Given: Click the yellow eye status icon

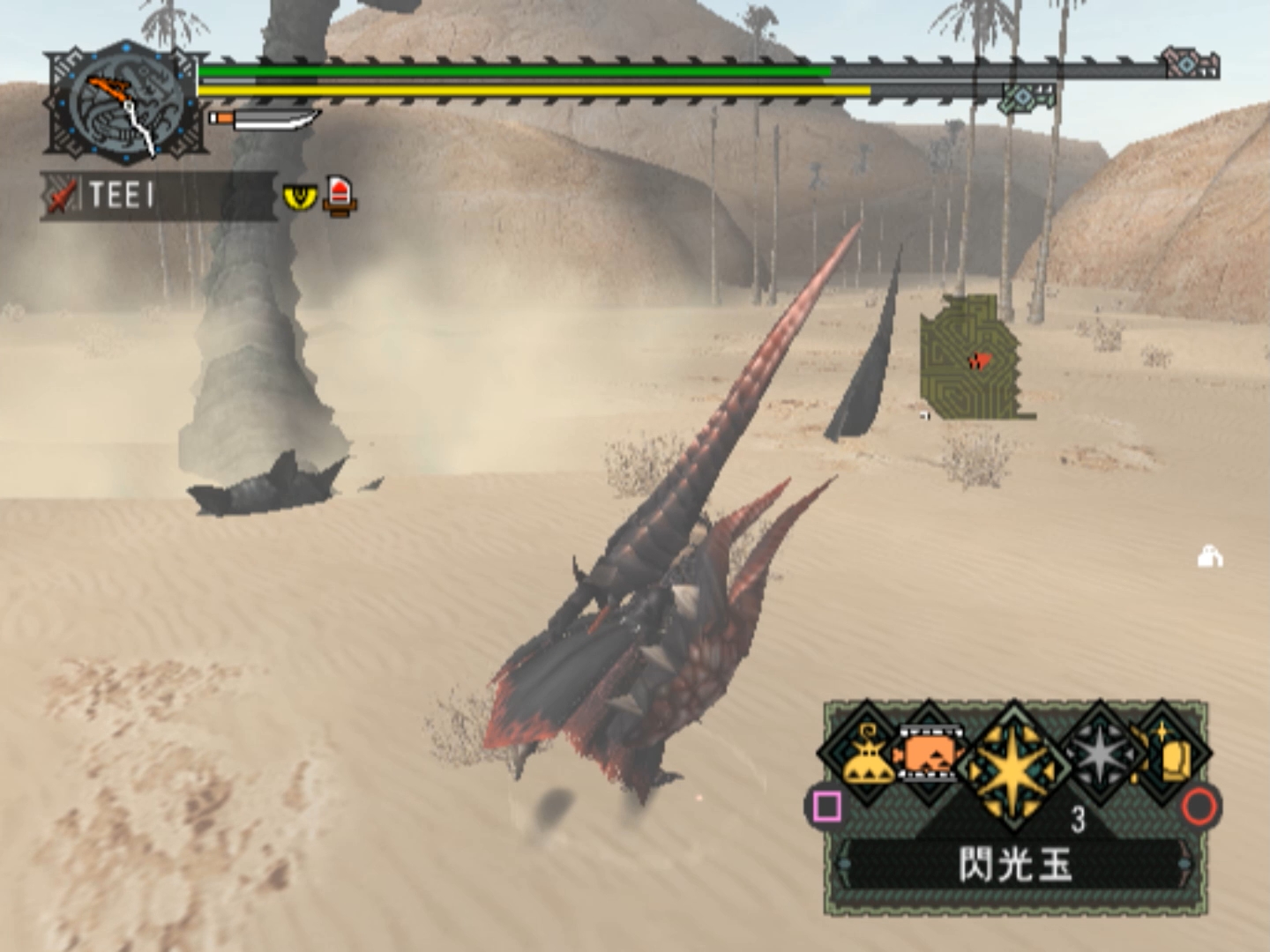Looking at the screenshot, I should pyautogui.click(x=300, y=196).
